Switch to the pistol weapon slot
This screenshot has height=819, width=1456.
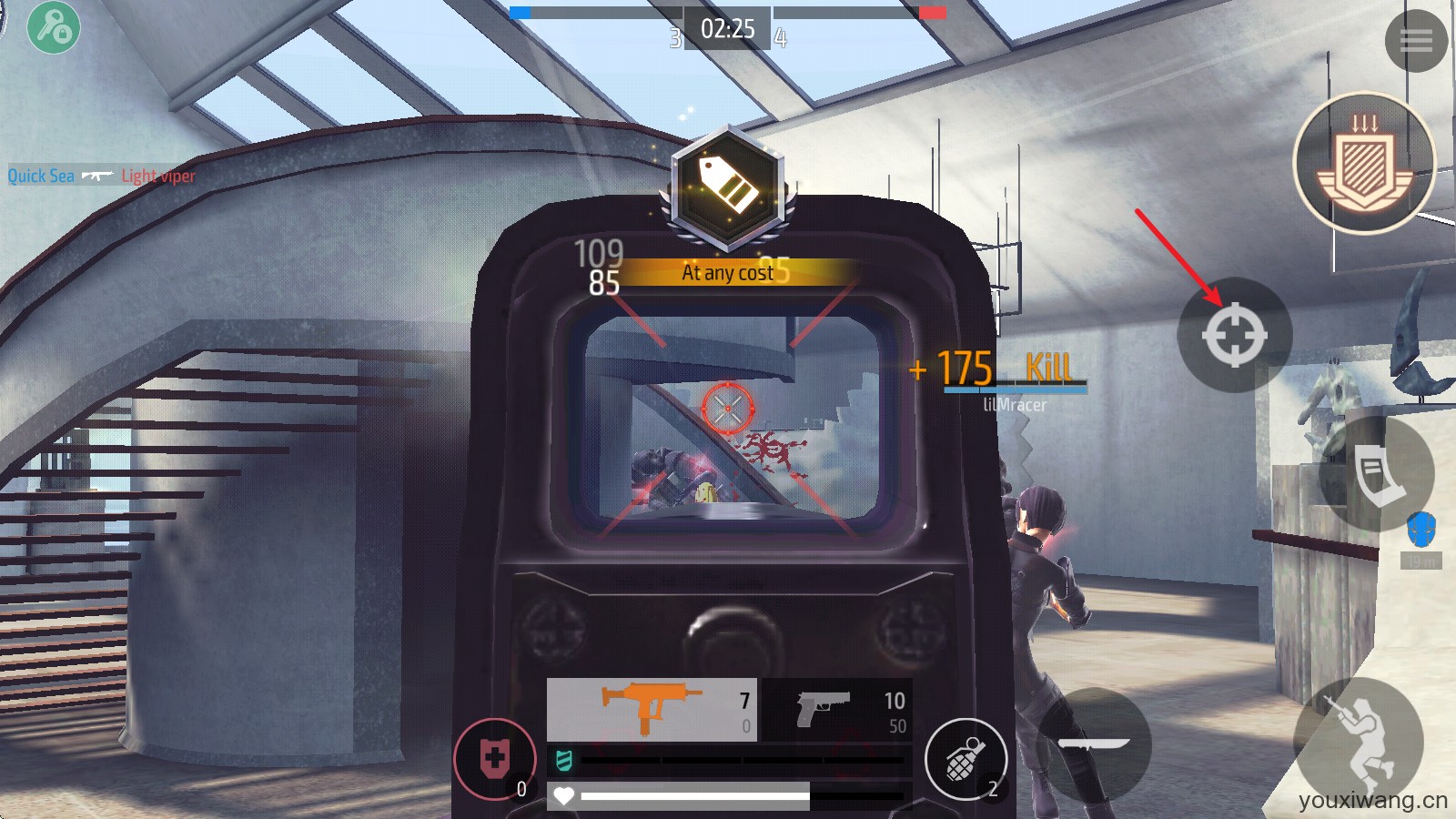click(x=837, y=710)
